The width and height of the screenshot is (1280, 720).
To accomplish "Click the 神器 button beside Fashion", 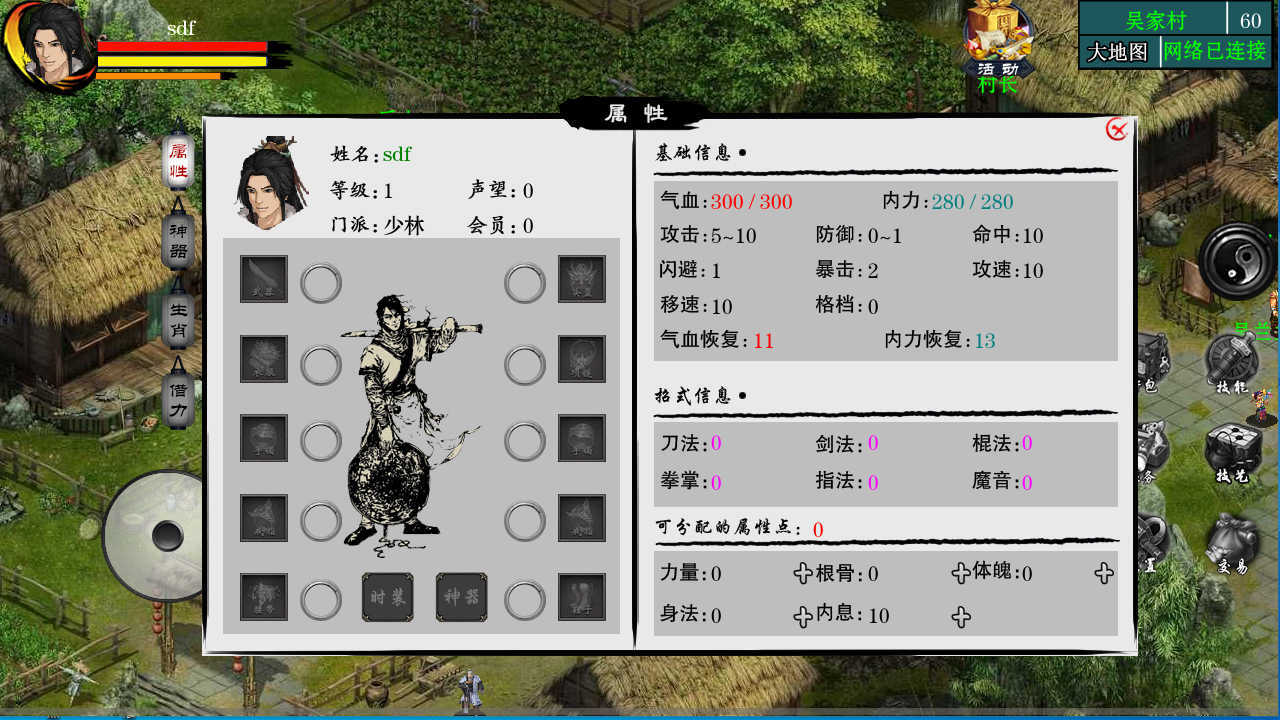I will [463, 597].
